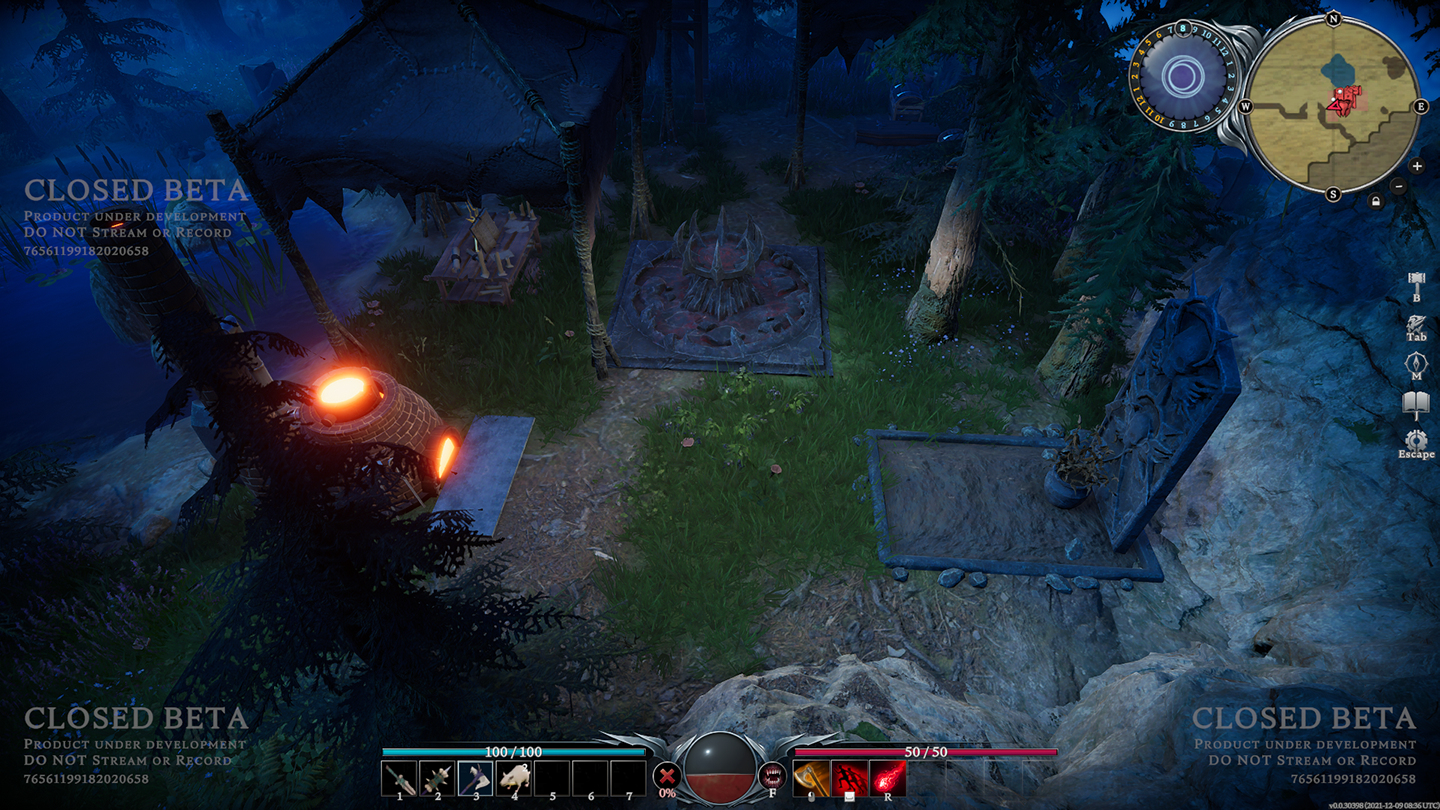Open the journal book icon
Image resolution: width=1440 pixels, height=810 pixels.
coord(1416,404)
